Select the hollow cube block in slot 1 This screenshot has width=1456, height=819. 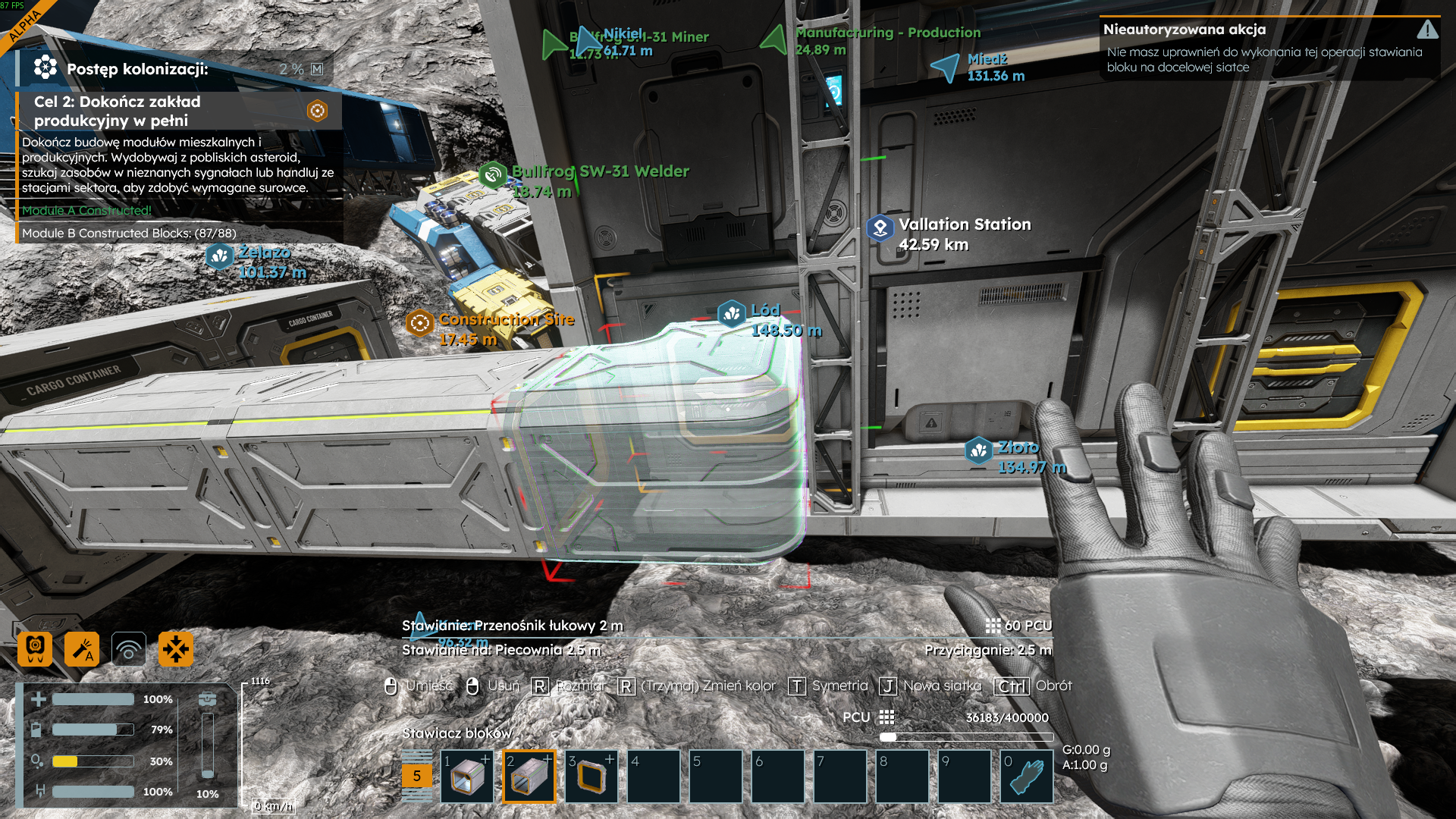[467, 777]
